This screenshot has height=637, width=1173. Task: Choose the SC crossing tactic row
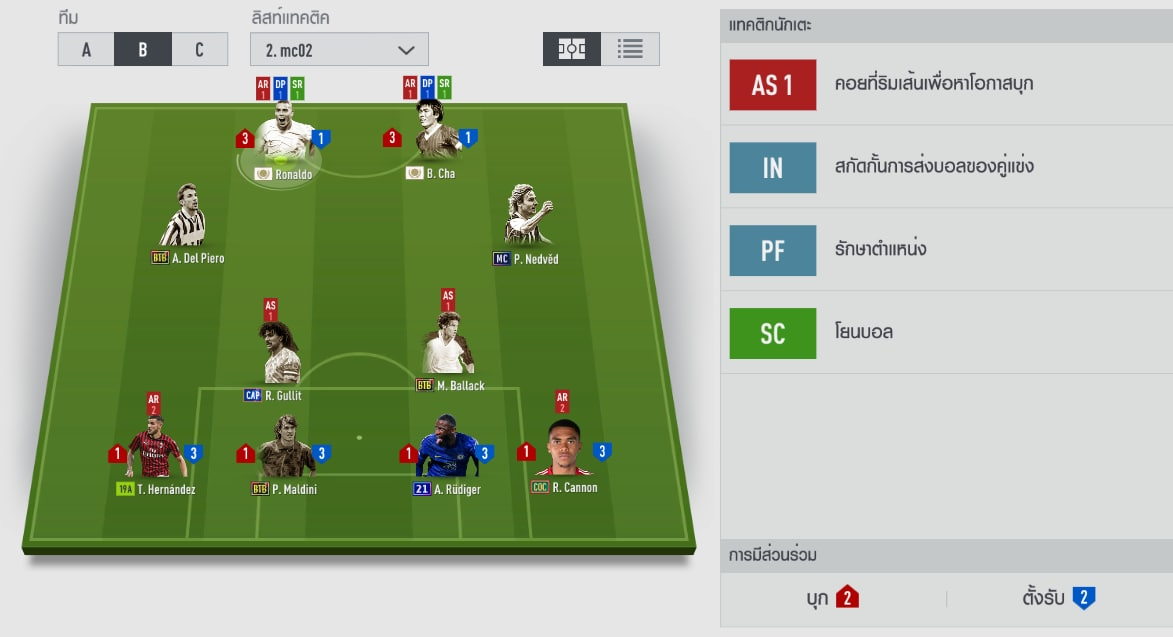[945, 332]
